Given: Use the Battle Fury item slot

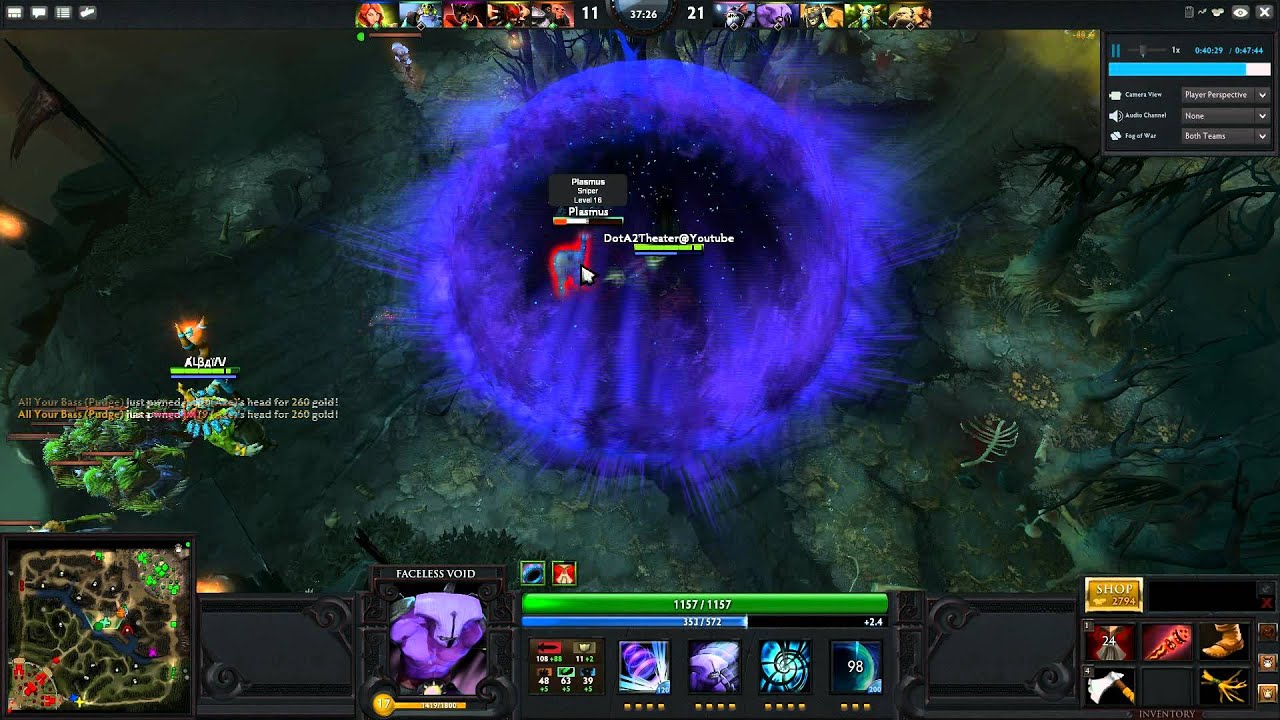Looking at the screenshot, I should [x=1110, y=643].
